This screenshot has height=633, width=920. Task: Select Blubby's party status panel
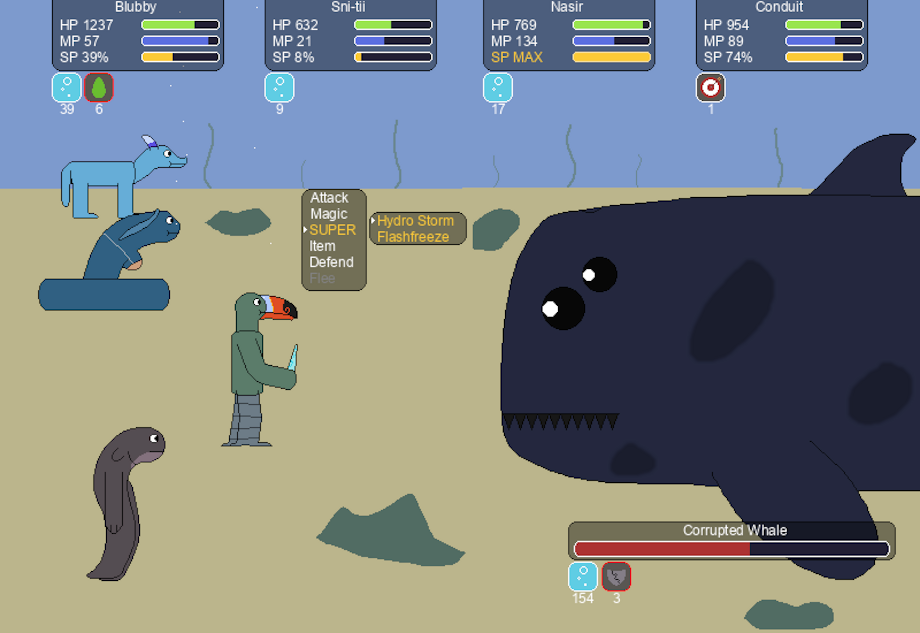click(x=136, y=35)
